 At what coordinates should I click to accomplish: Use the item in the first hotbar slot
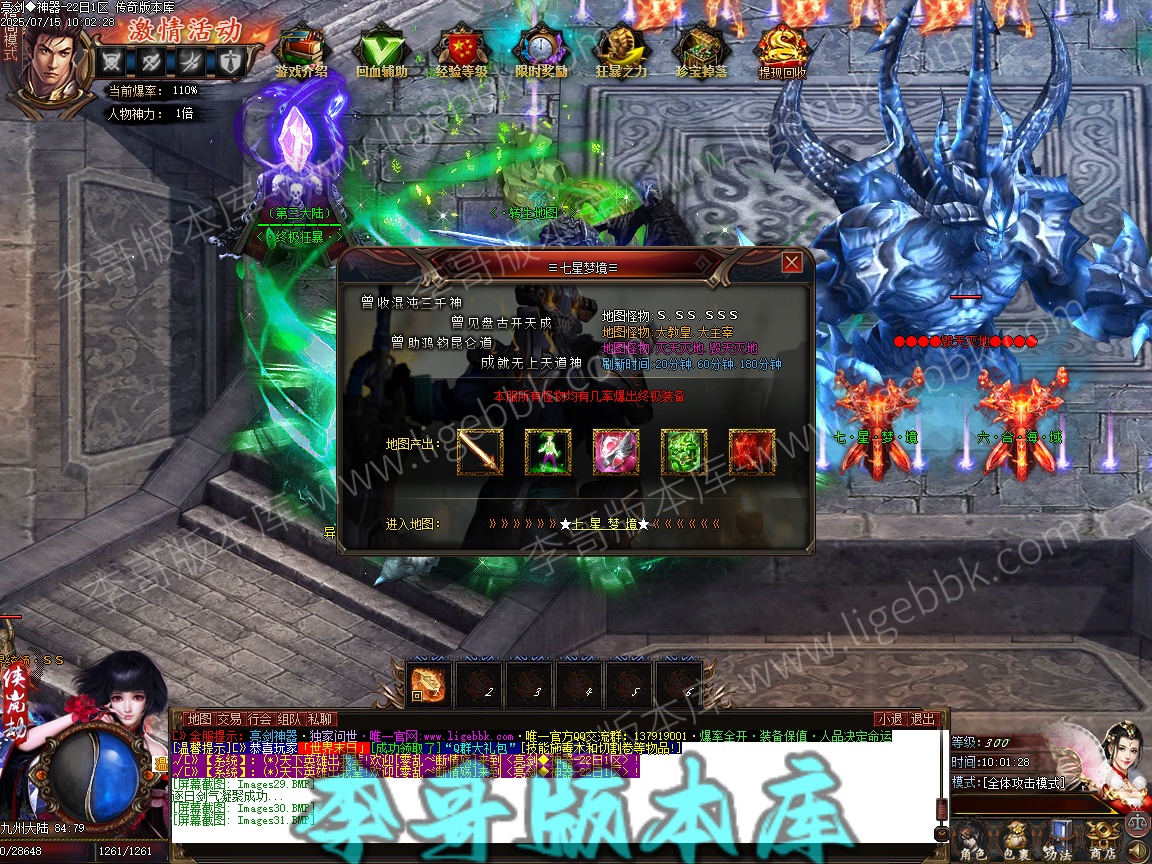tap(427, 682)
